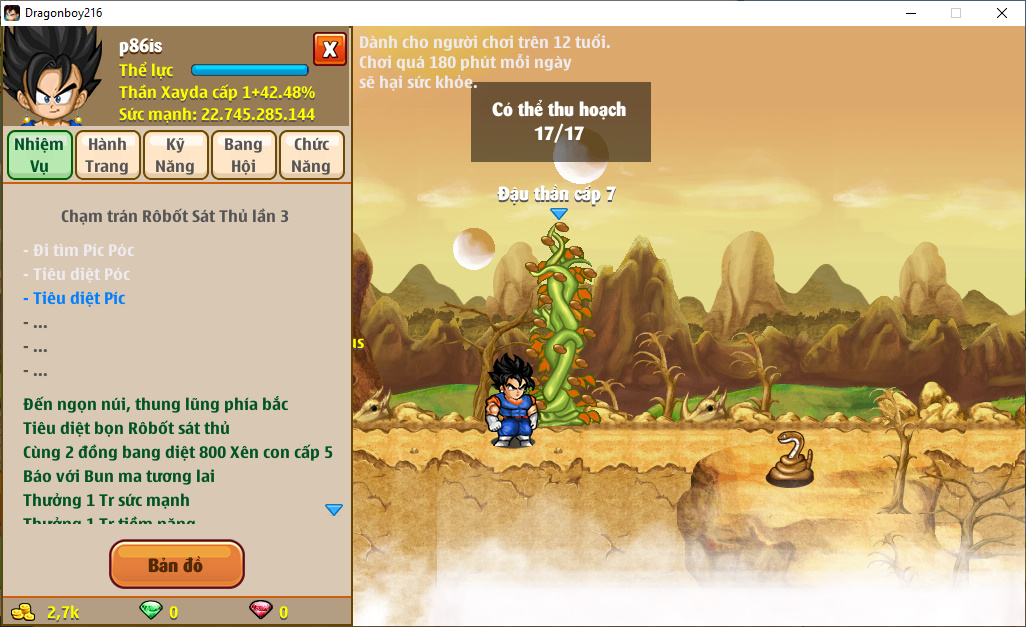This screenshot has width=1026, height=627.
Task: Close the character panel with the X
Action: click(329, 49)
